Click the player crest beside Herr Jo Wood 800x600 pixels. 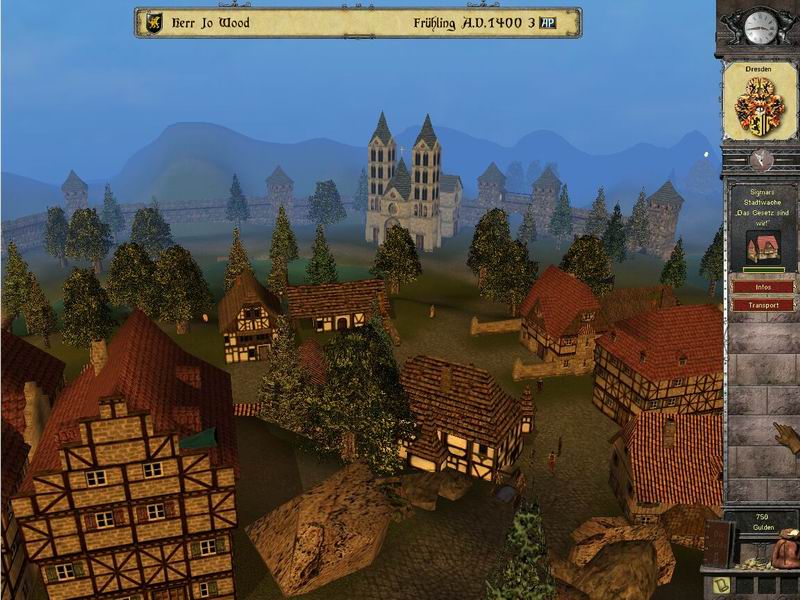click(x=154, y=23)
